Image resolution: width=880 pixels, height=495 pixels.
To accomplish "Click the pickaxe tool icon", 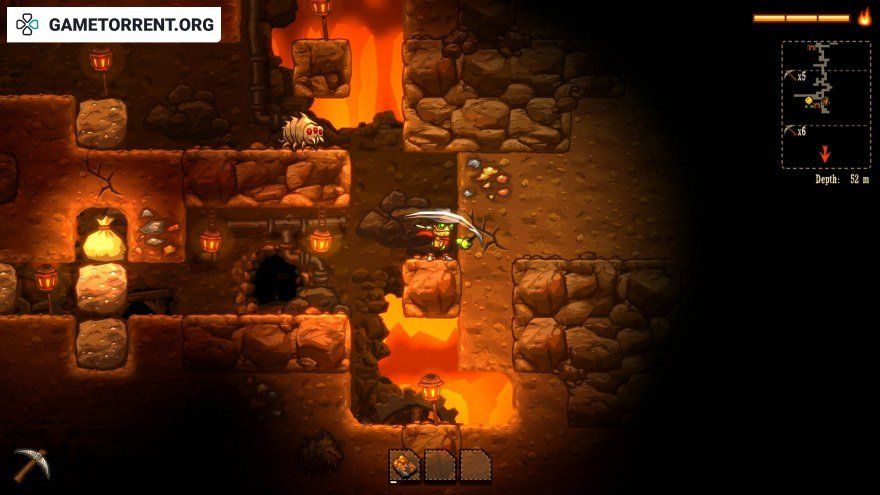I will (31, 463).
